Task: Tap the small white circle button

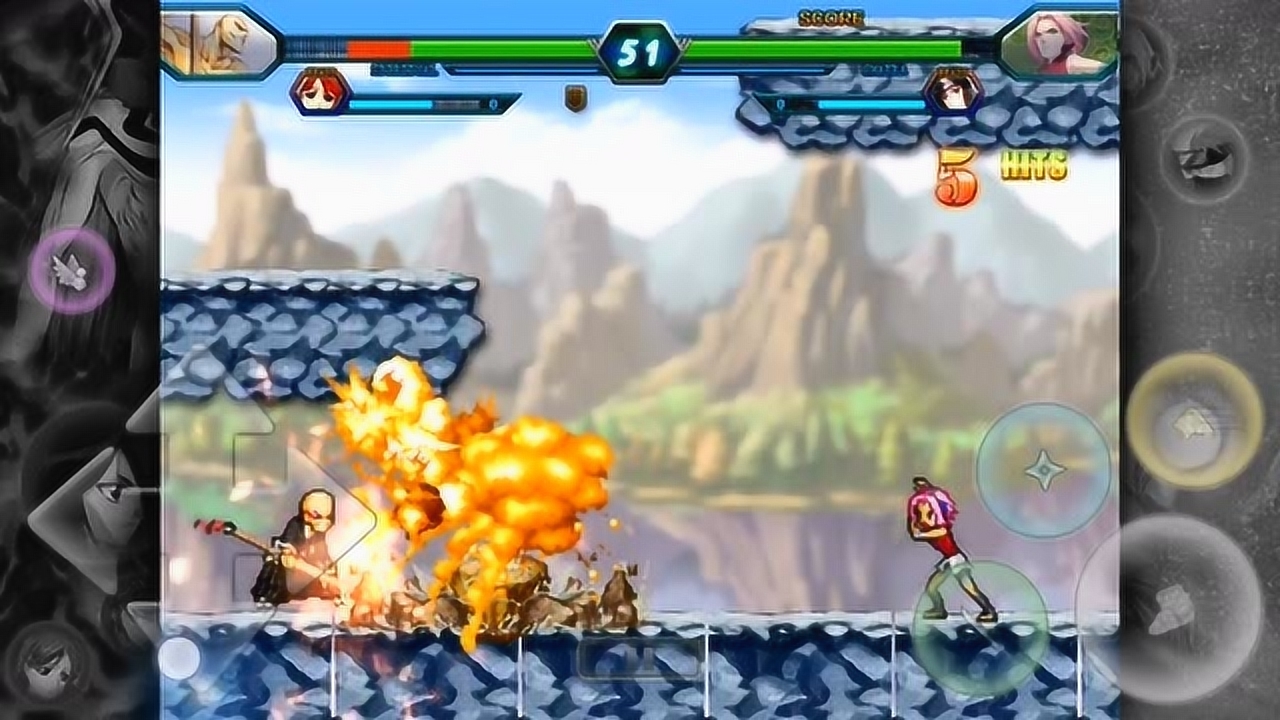Action: click(180, 657)
